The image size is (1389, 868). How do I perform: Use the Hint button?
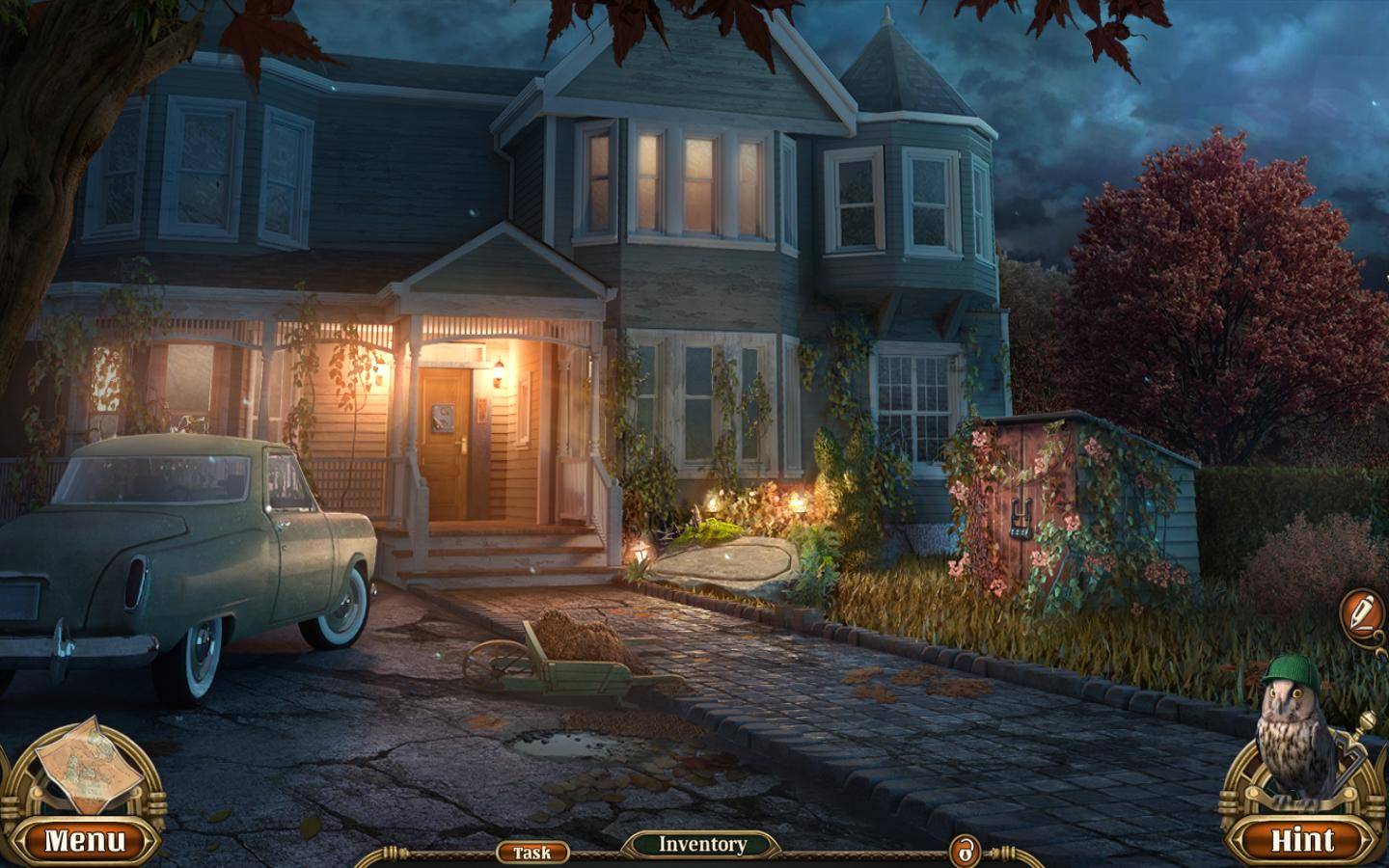(1302, 840)
